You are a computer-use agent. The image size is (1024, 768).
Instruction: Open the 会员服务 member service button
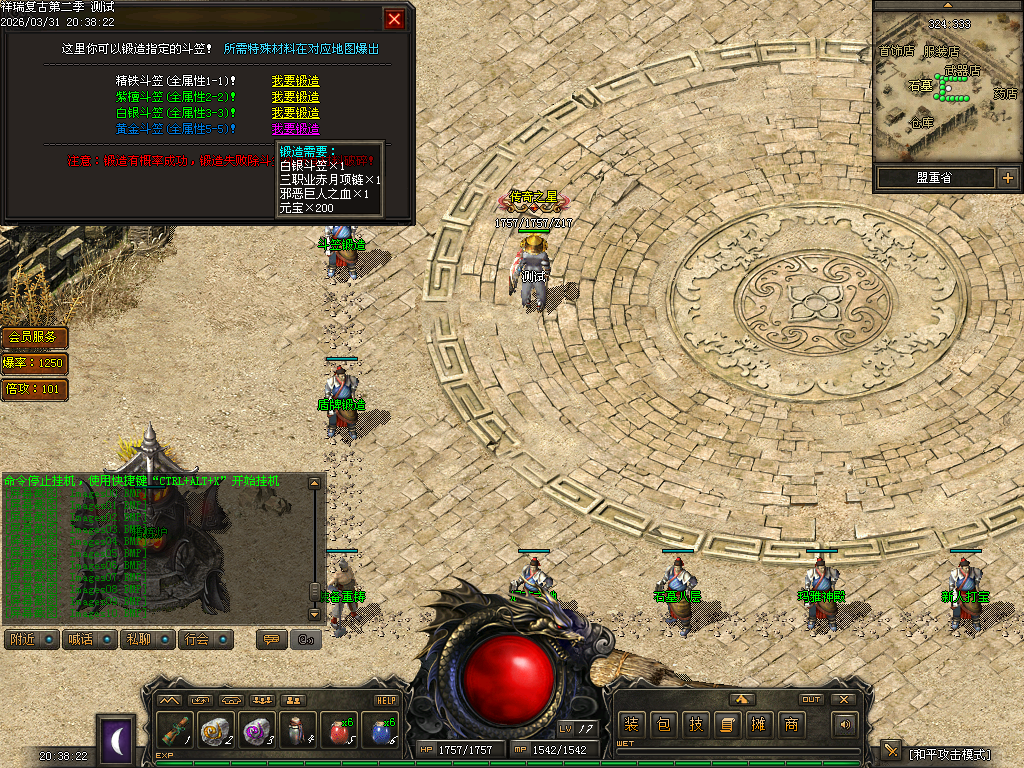[x=35, y=338]
